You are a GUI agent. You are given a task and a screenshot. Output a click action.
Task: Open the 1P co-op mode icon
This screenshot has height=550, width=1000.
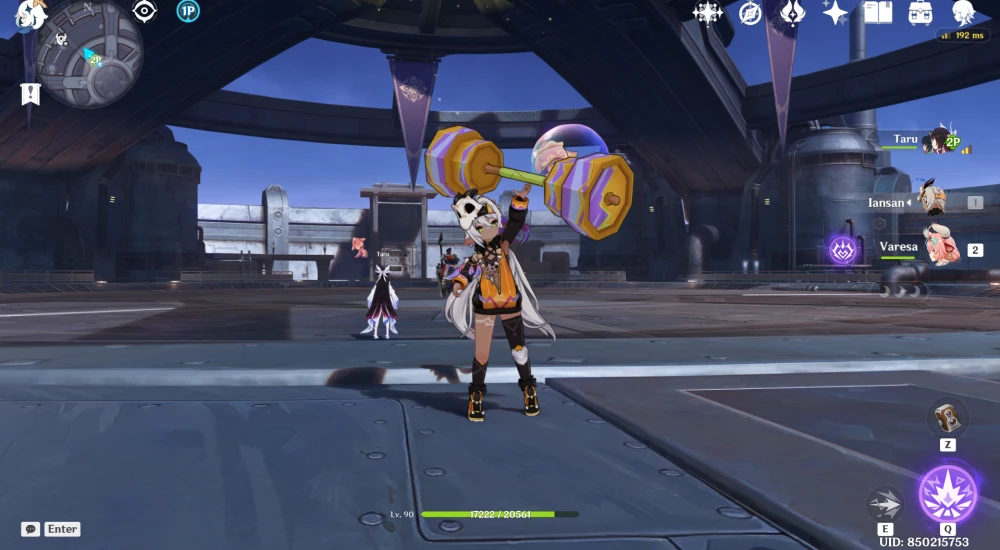pyautogui.click(x=187, y=11)
